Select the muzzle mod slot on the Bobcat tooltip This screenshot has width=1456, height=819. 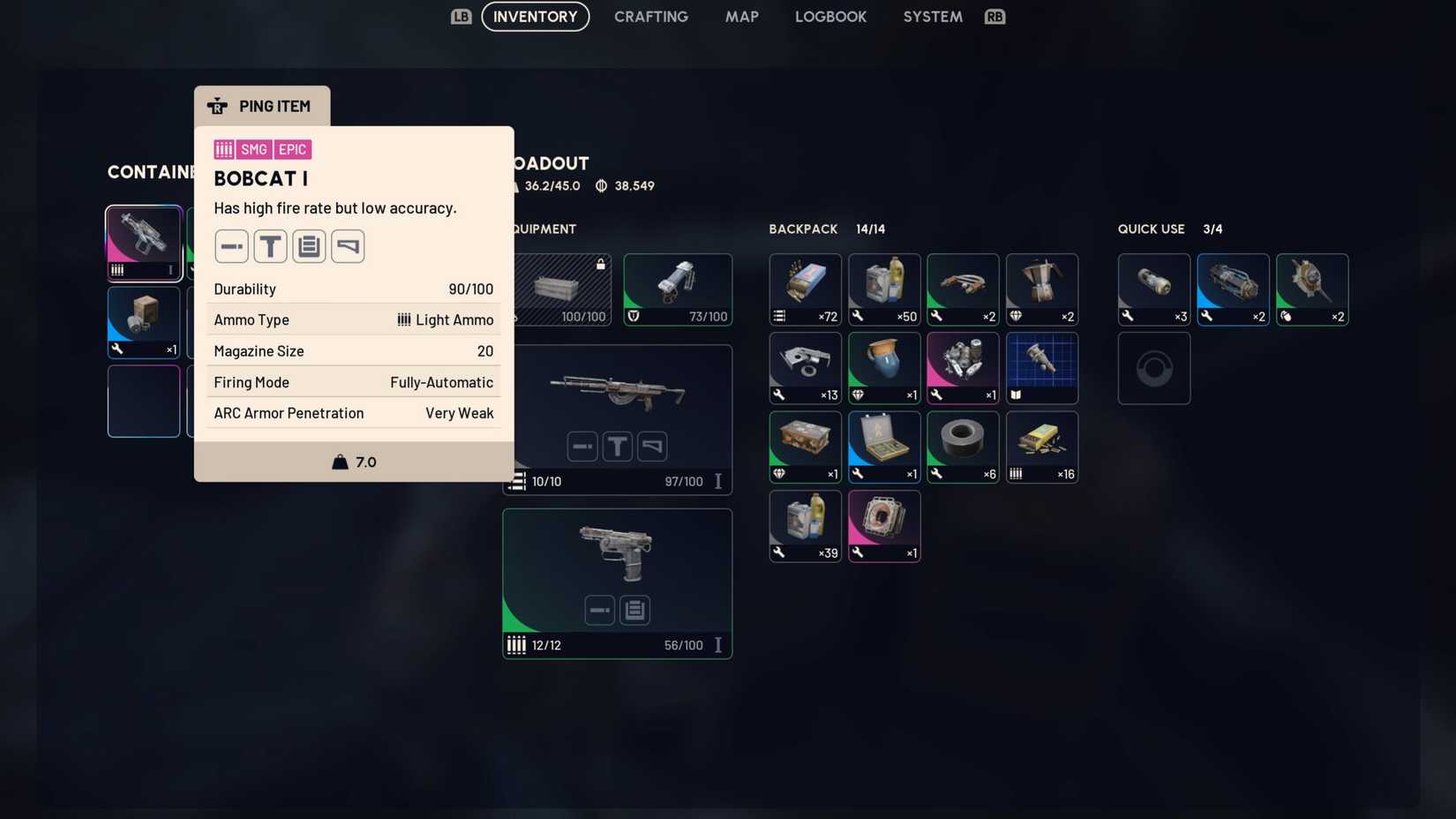coord(231,246)
